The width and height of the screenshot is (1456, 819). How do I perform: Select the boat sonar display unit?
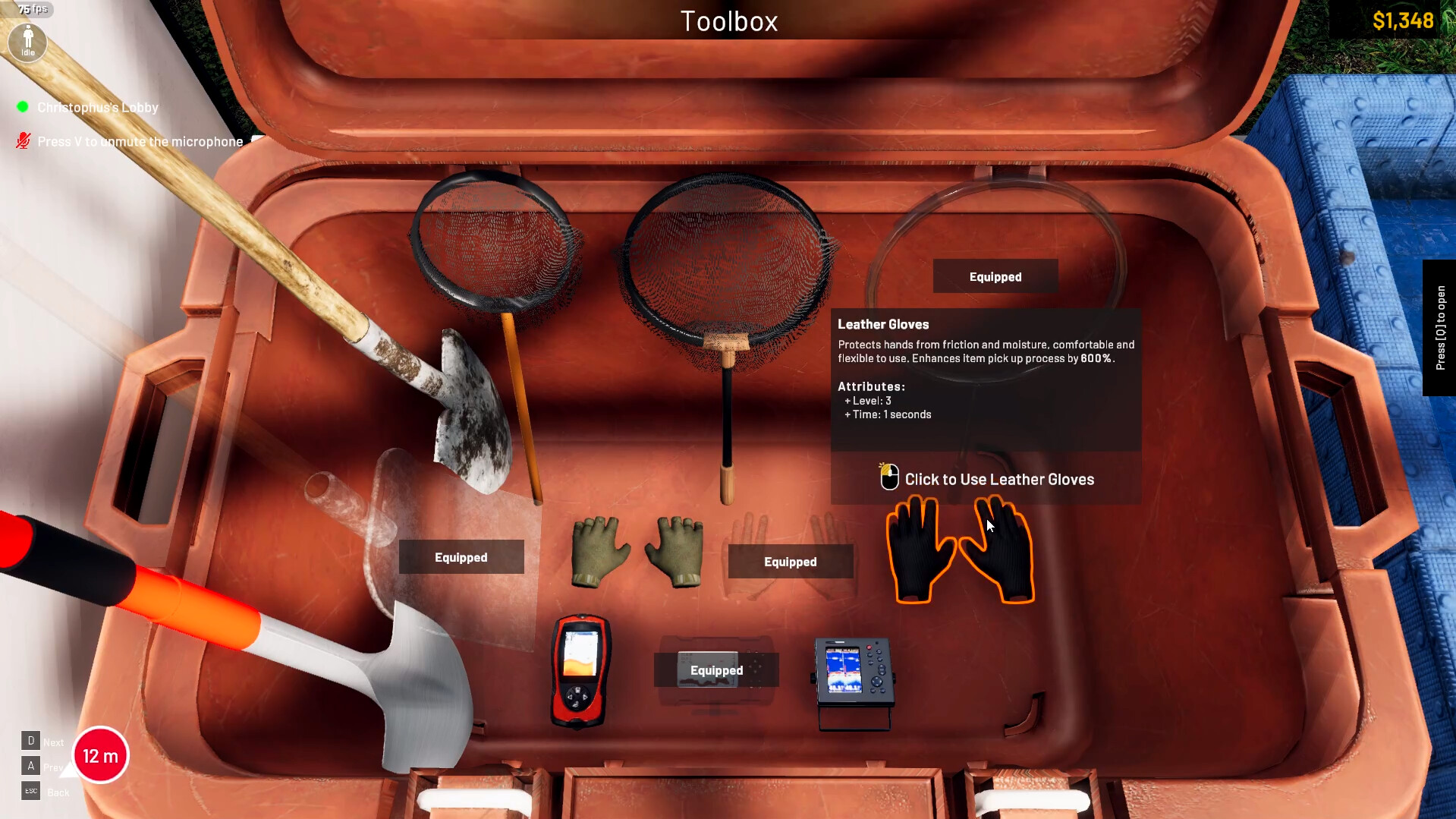854,672
